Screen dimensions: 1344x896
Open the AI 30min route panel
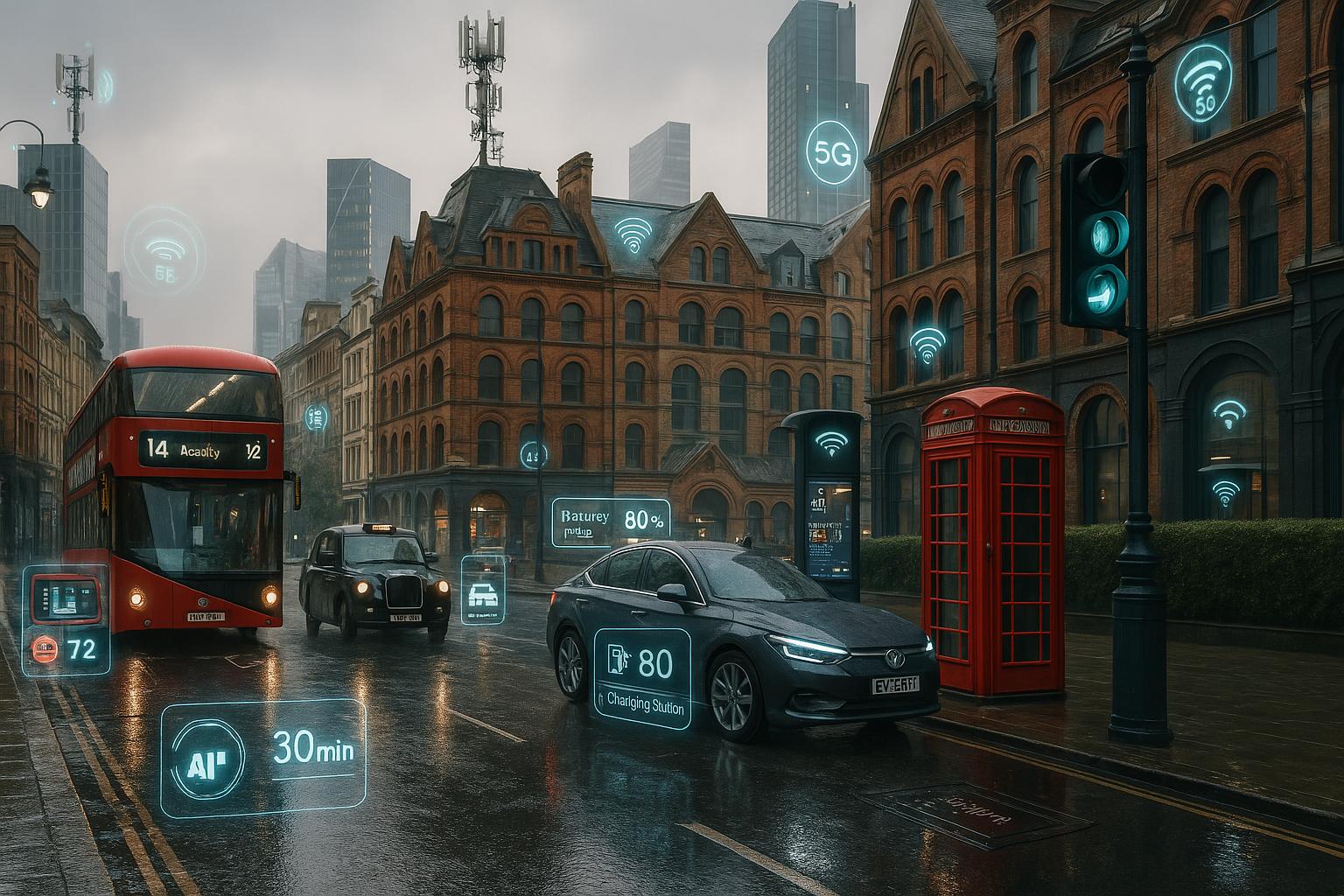coord(264,758)
